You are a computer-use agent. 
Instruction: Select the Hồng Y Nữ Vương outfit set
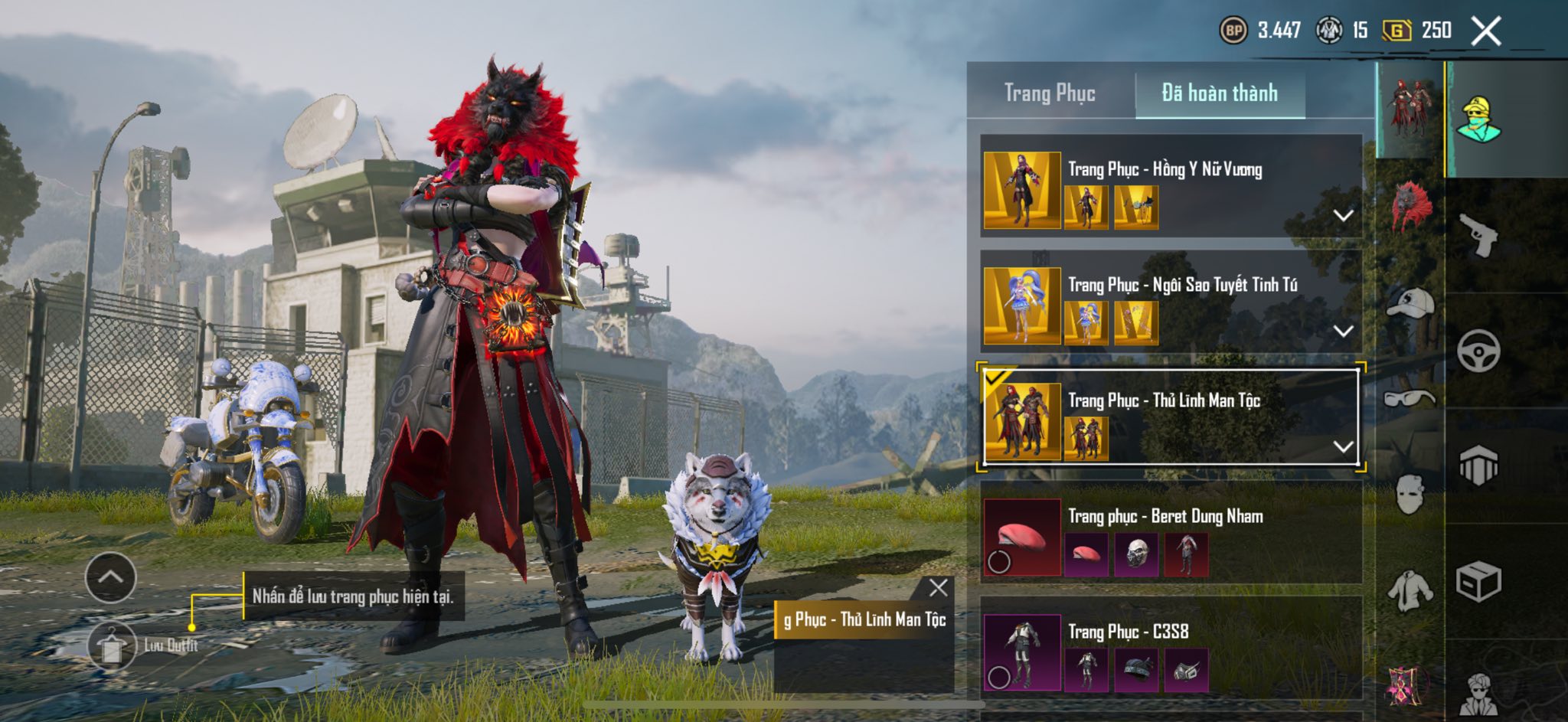pyautogui.click(x=1164, y=170)
